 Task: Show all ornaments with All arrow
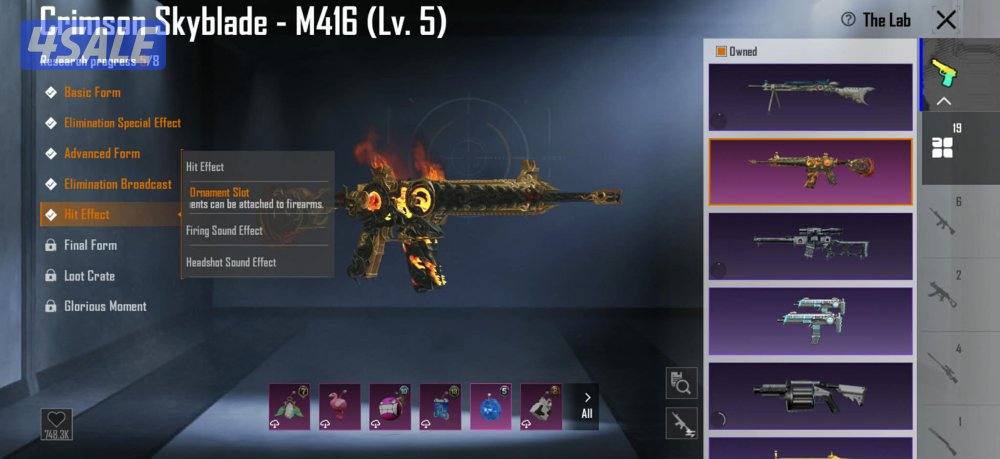[587, 406]
